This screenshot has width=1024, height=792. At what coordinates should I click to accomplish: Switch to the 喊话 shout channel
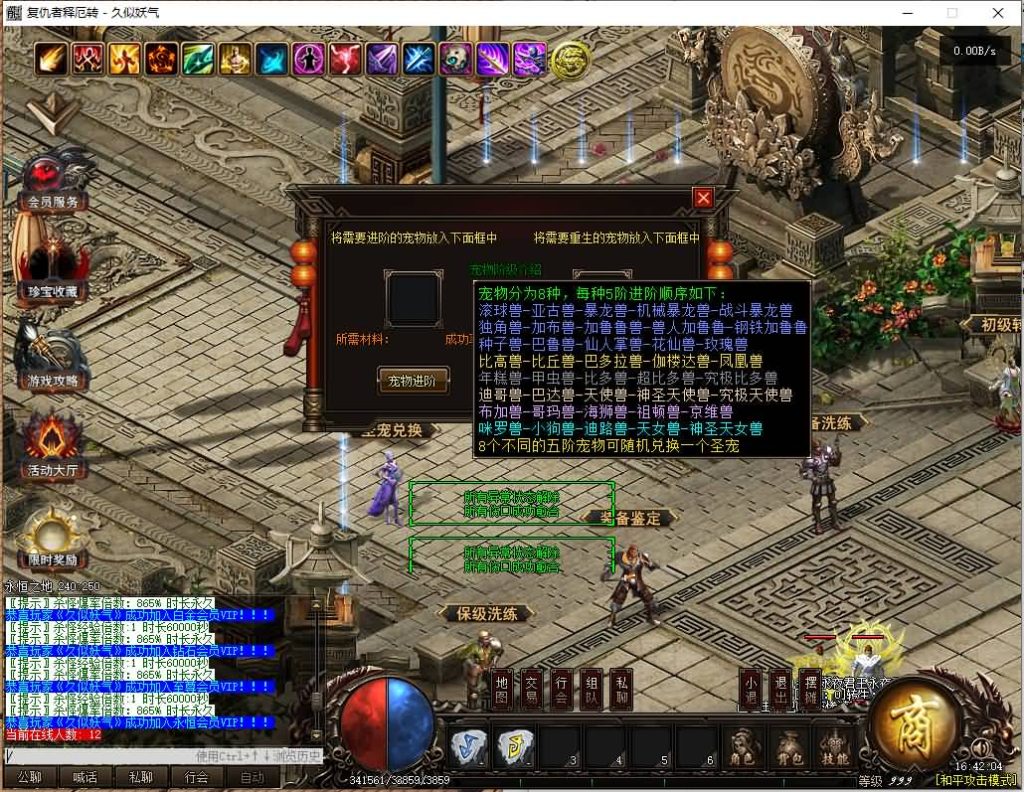pos(85,777)
